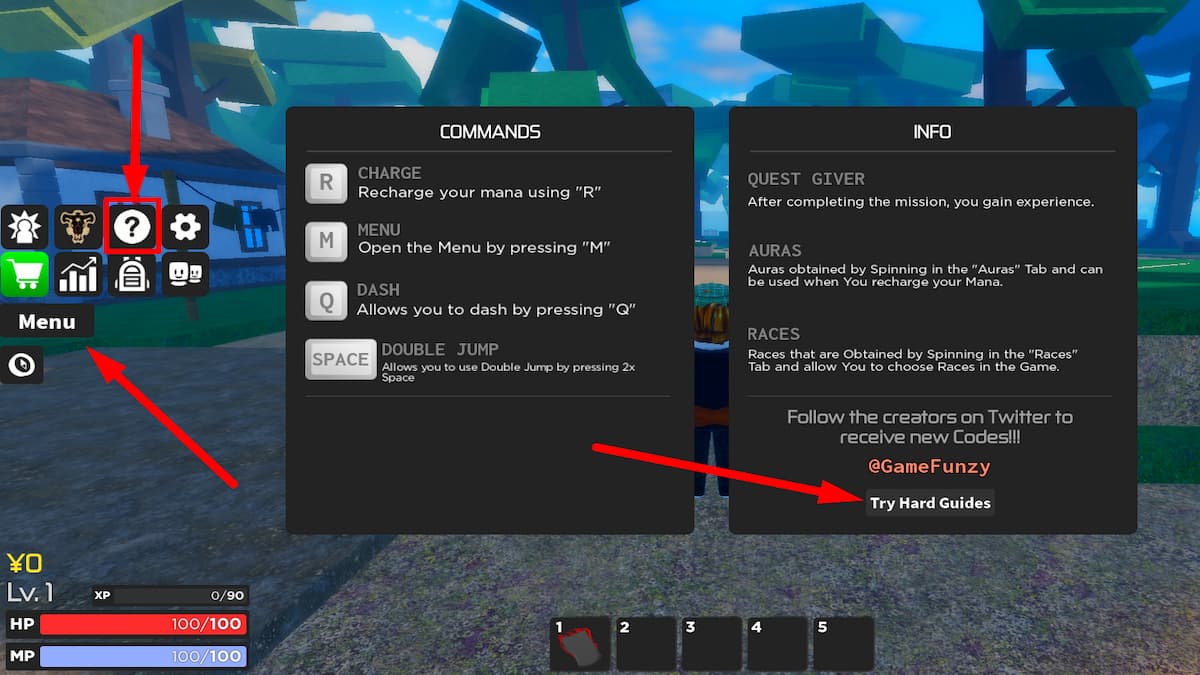Open the backpack inventory icon
Viewport: 1200px width, 675px height.
[132, 275]
